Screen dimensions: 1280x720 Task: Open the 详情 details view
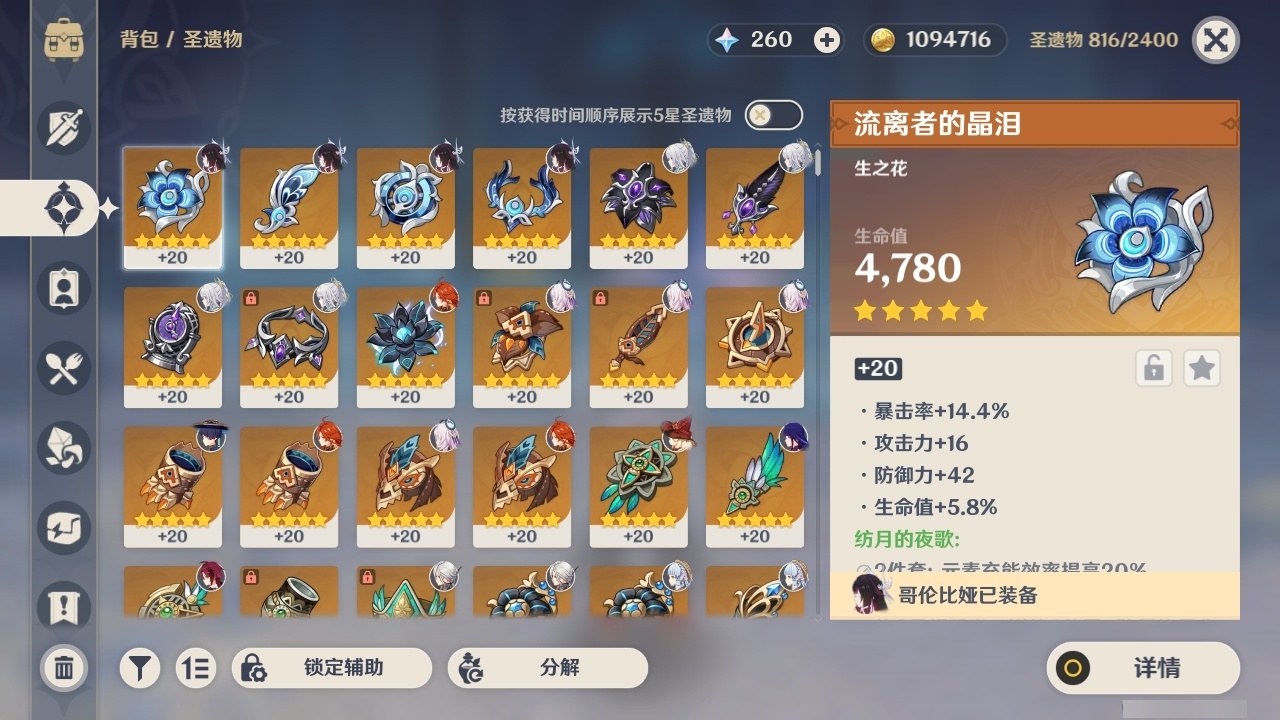coord(1140,668)
